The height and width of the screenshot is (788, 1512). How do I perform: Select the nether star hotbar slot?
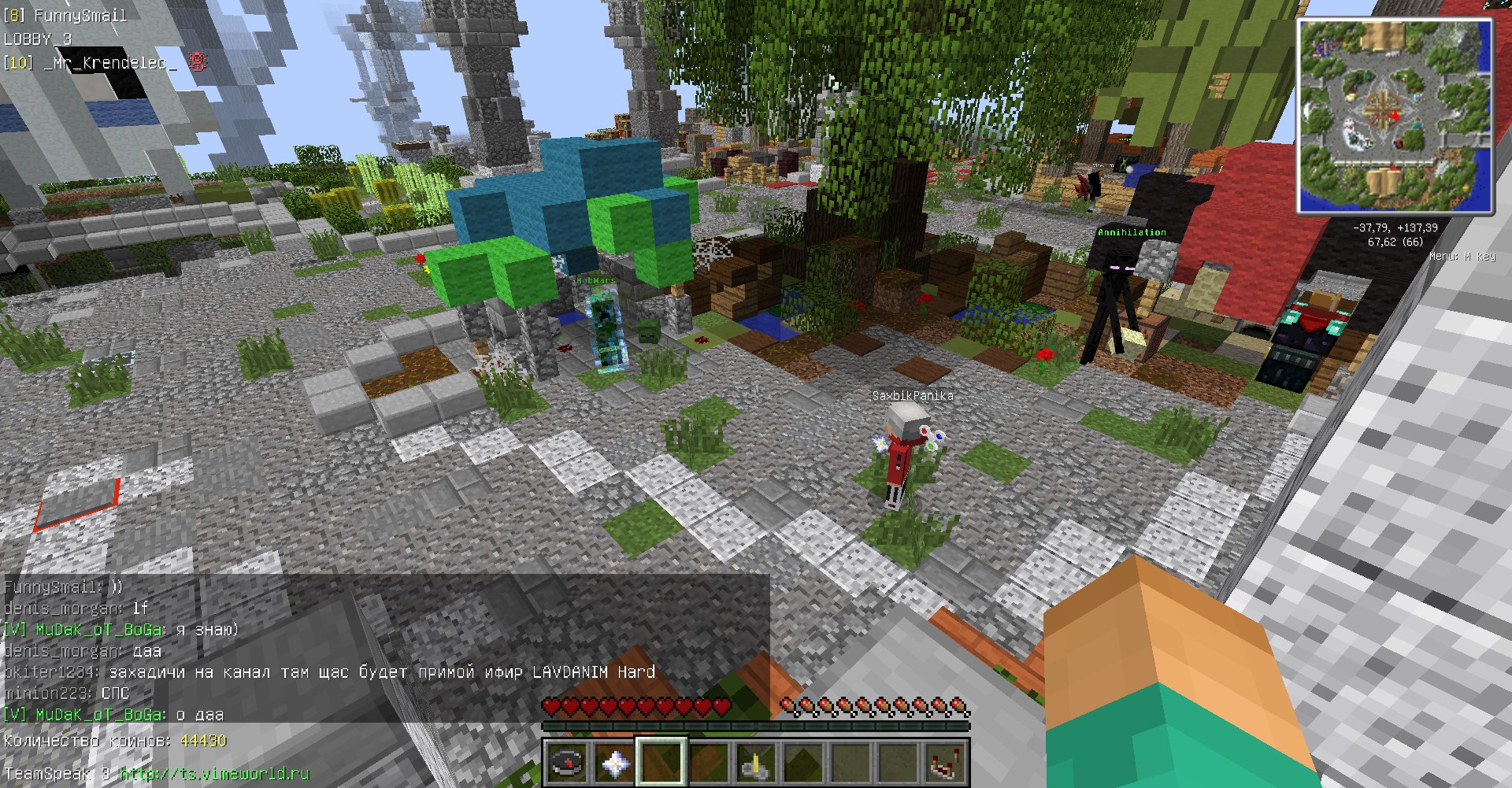pos(614,762)
